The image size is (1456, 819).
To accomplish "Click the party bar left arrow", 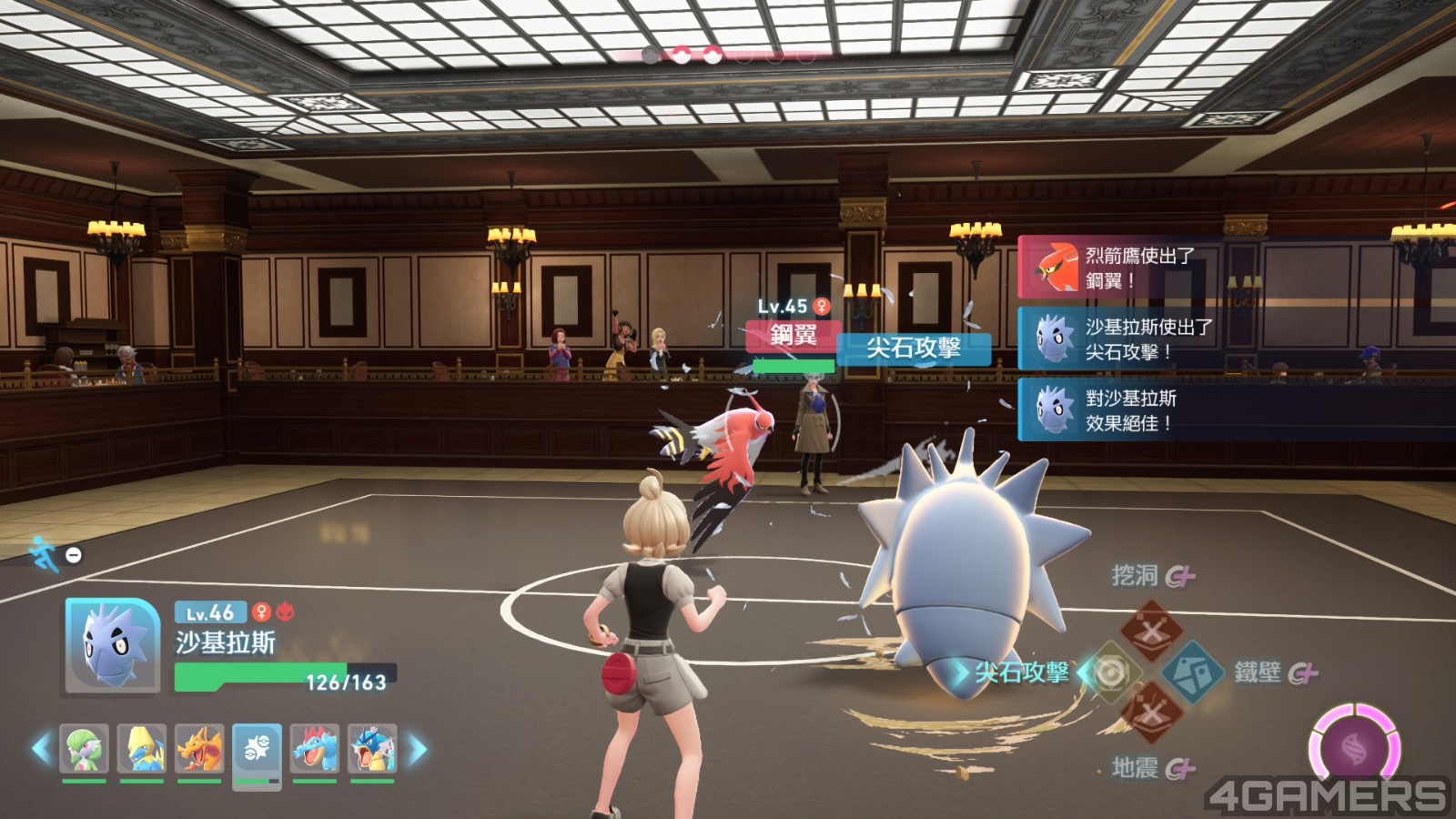I will [x=41, y=749].
